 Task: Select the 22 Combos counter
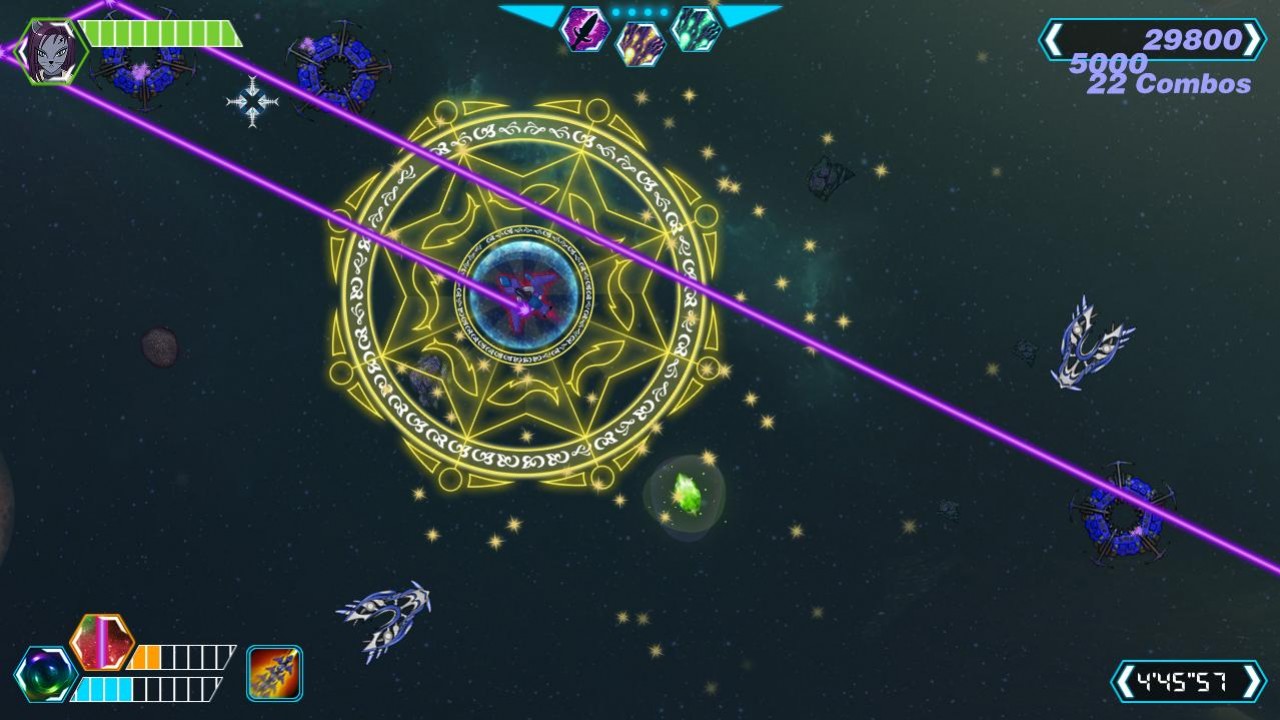point(1167,86)
